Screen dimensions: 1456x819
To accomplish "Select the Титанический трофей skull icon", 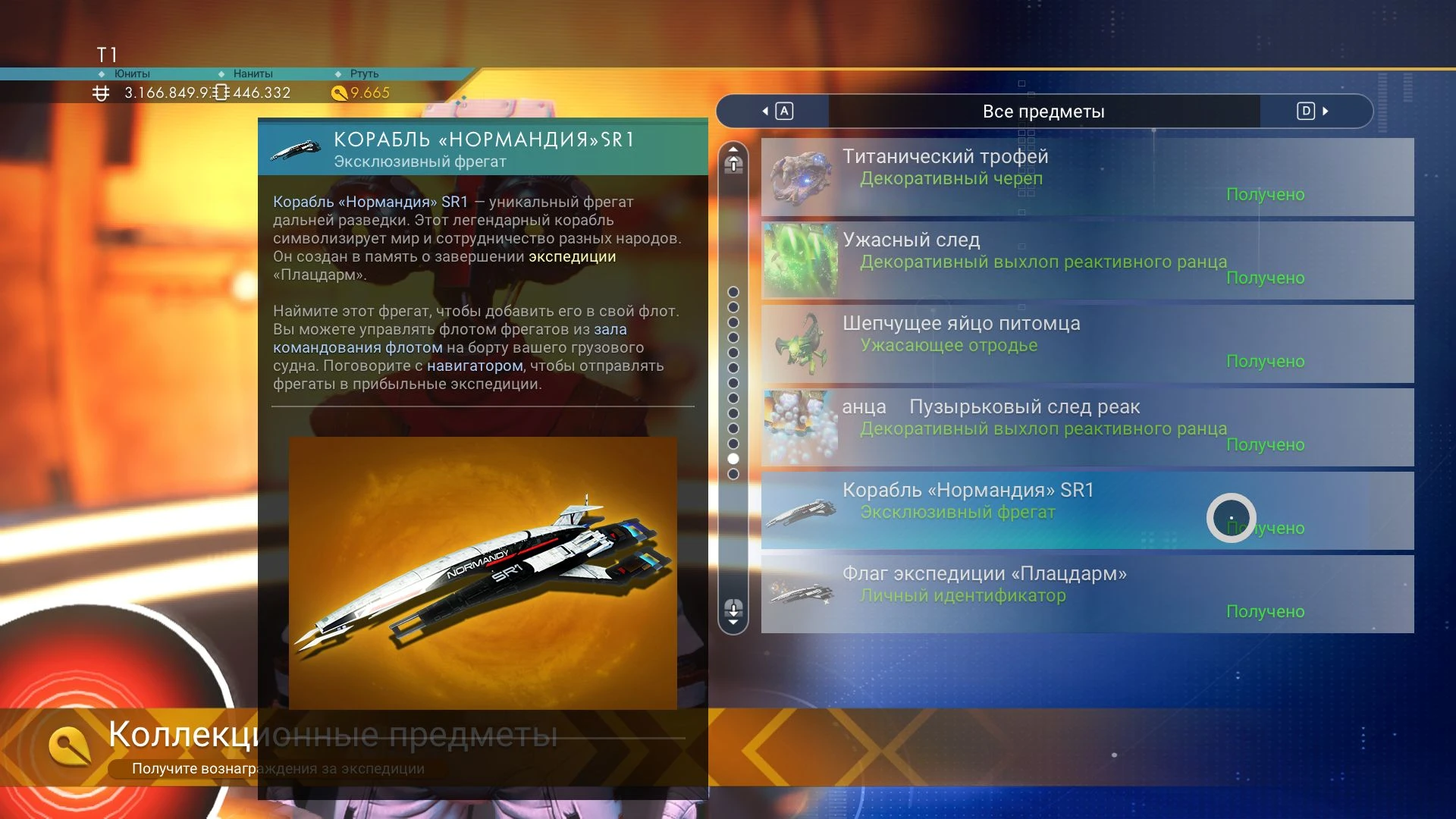I will tap(800, 177).
